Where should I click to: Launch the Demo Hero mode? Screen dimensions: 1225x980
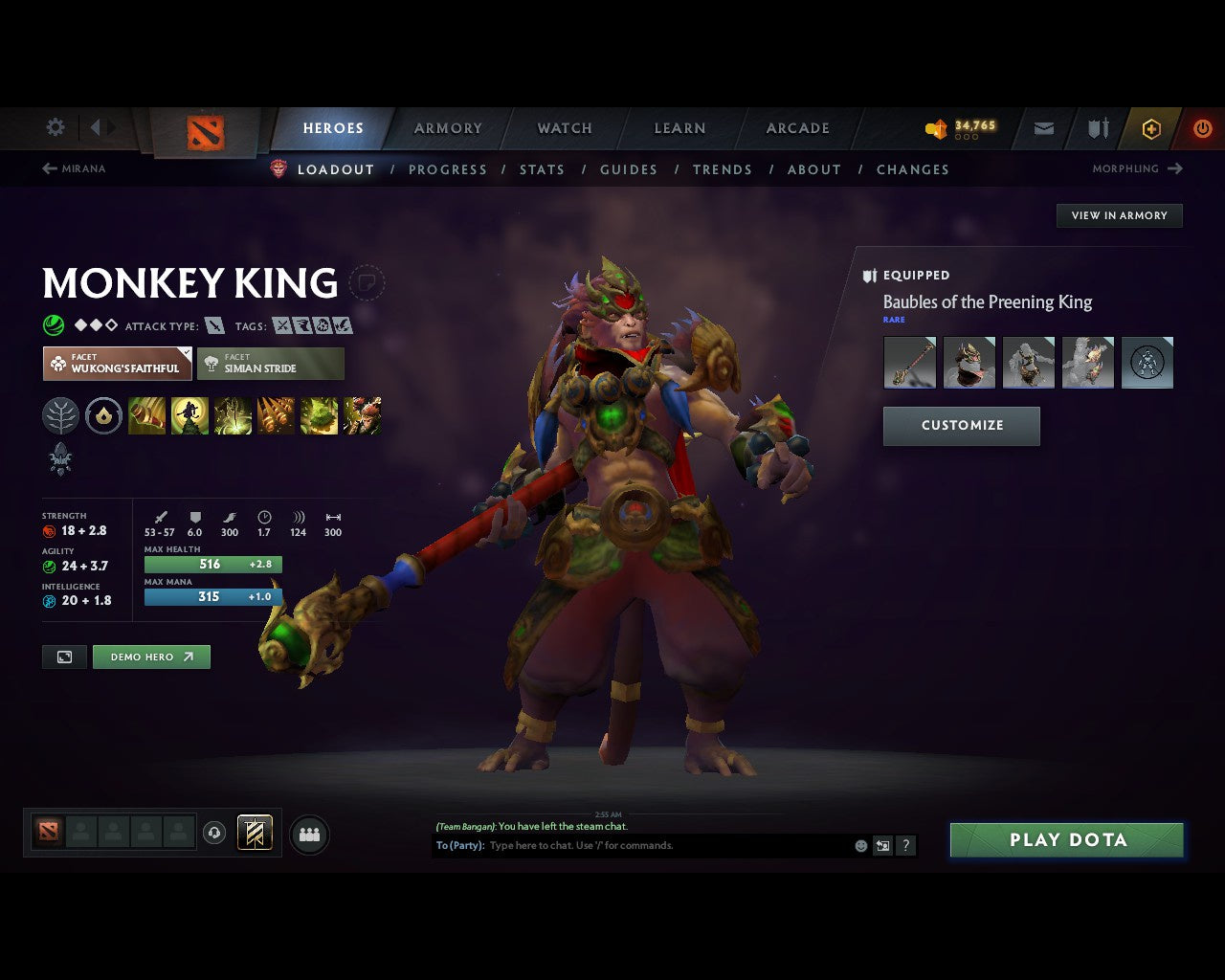point(151,657)
